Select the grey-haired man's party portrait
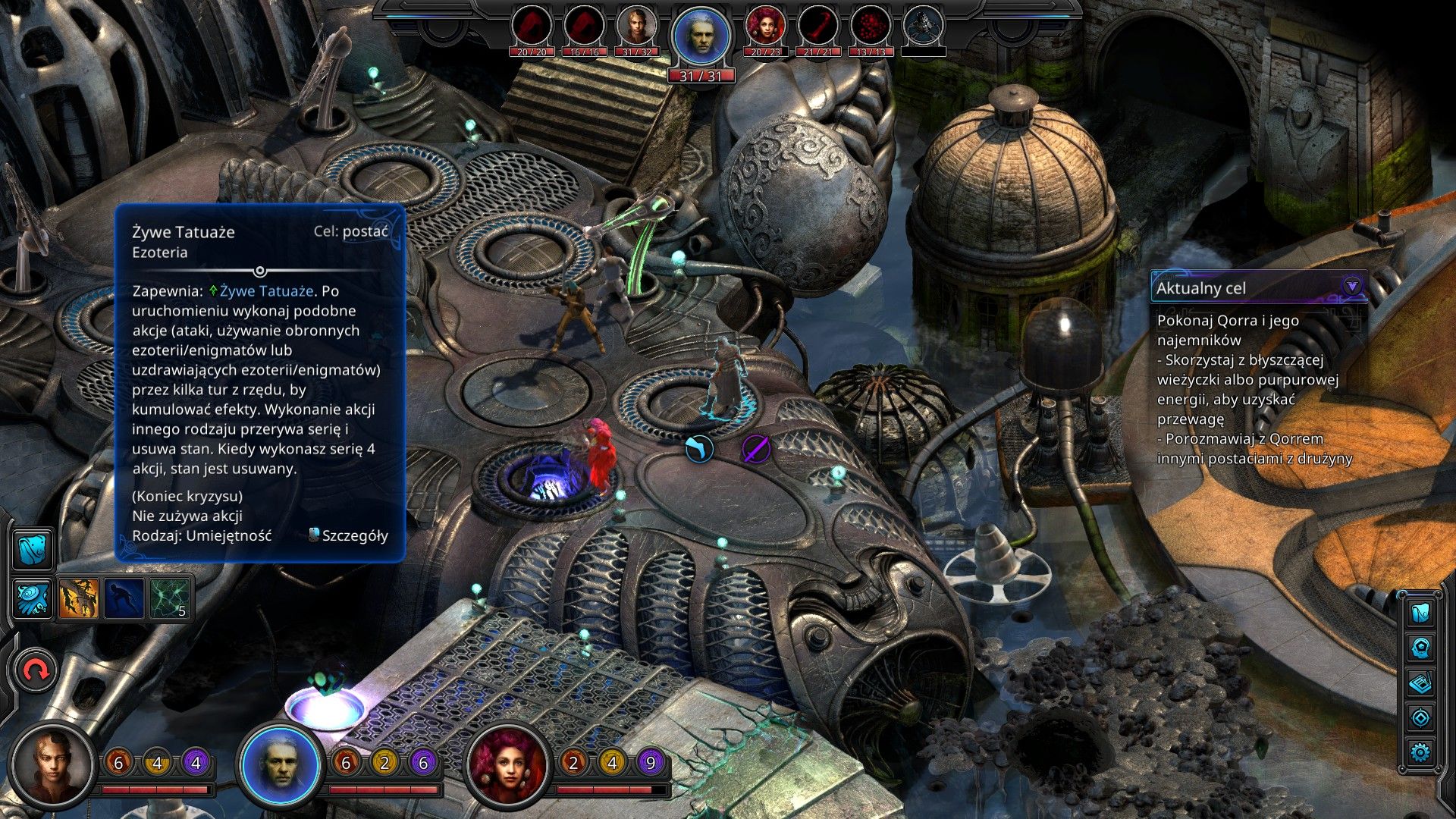The width and height of the screenshot is (1456, 819). click(x=281, y=764)
